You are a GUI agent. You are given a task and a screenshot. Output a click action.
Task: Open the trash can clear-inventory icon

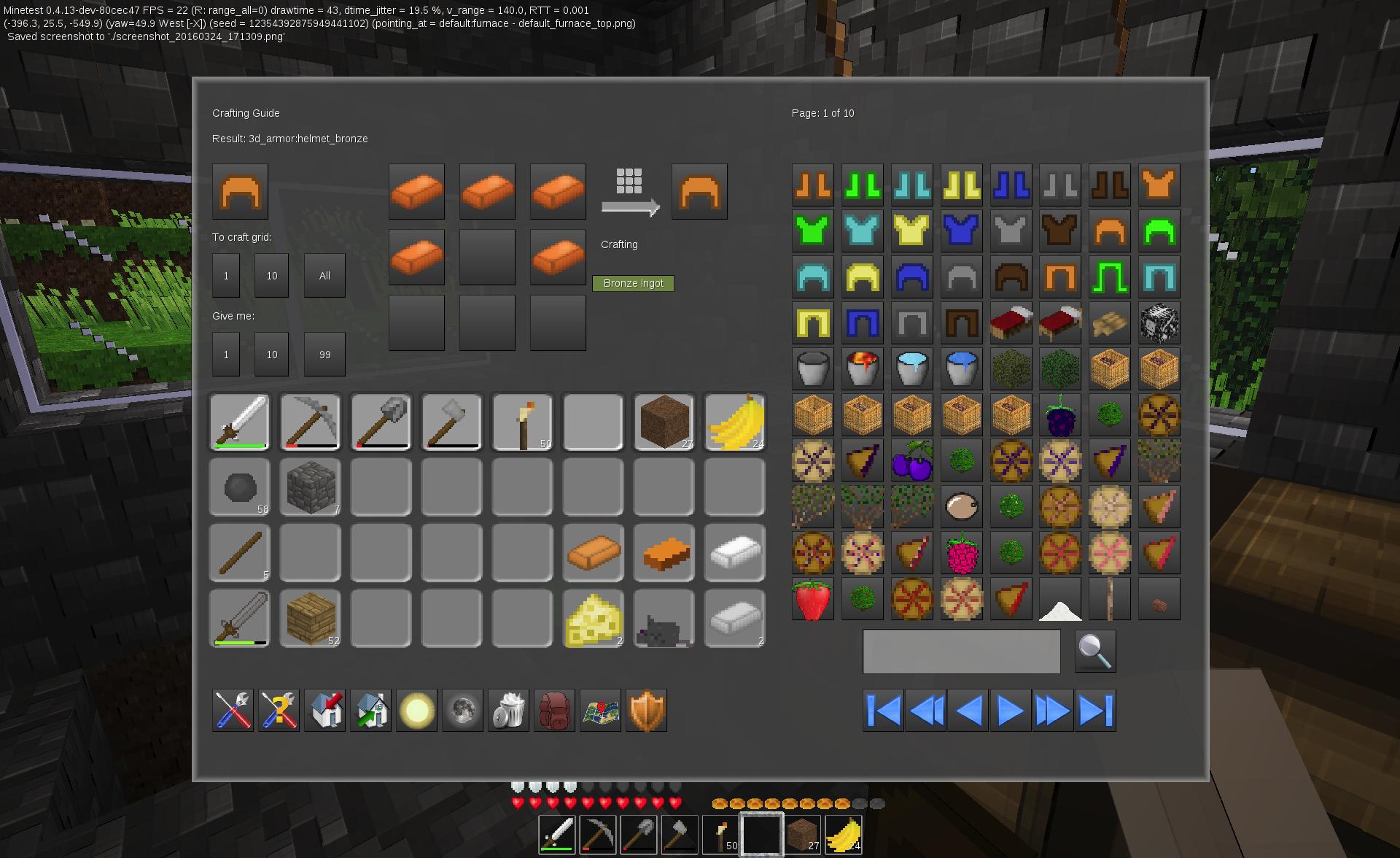pos(508,710)
